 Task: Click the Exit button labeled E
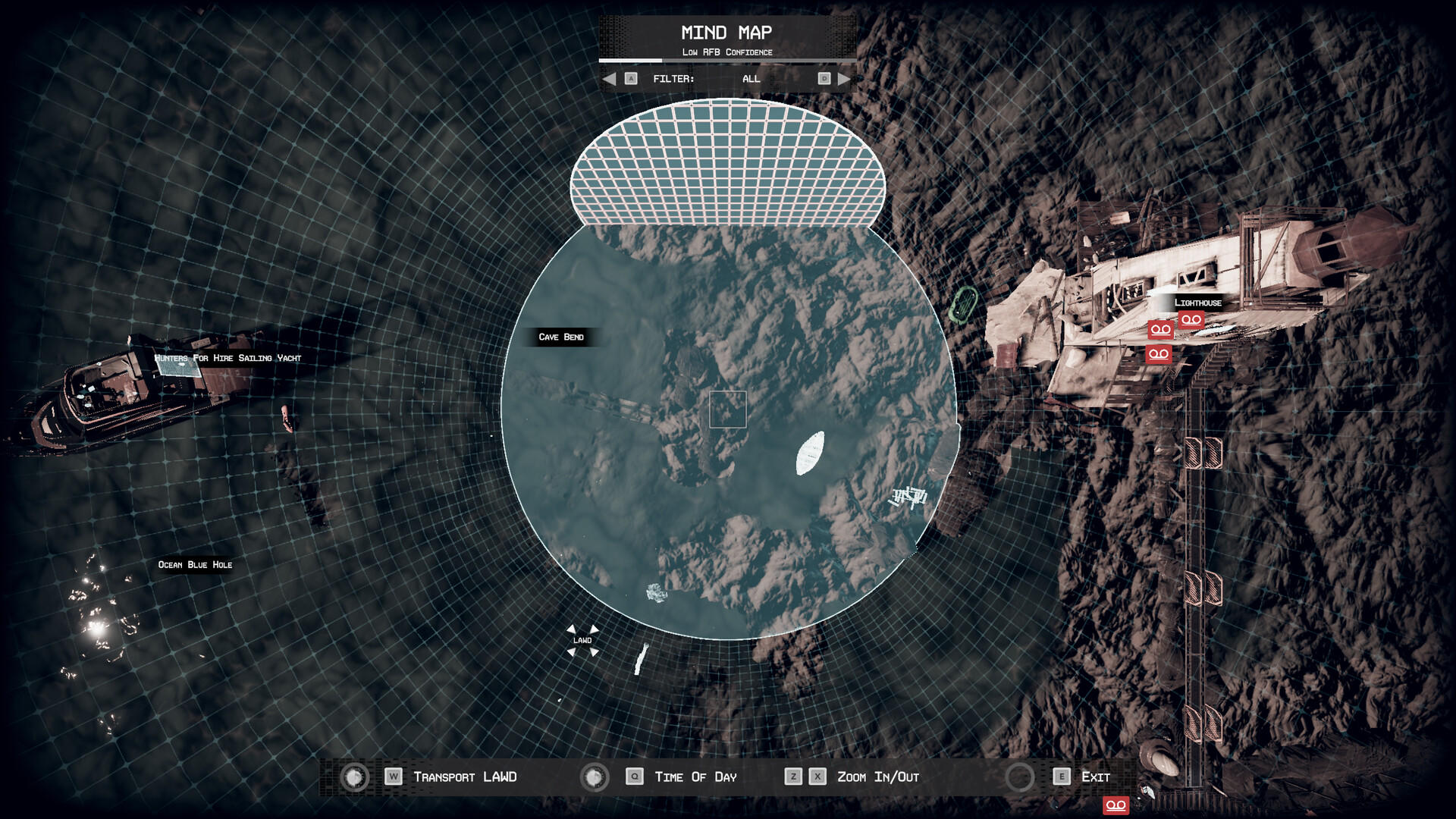click(1059, 777)
